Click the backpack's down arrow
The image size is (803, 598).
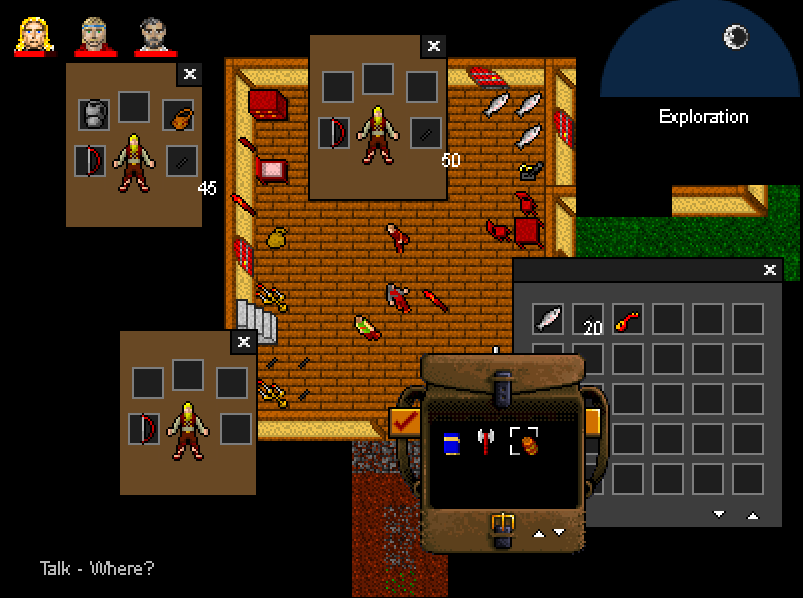click(559, 533)
